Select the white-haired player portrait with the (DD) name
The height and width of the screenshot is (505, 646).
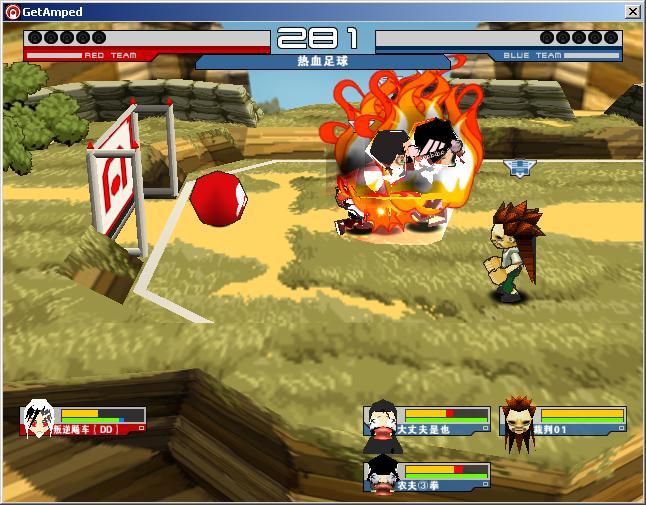[x=39, y=416]
